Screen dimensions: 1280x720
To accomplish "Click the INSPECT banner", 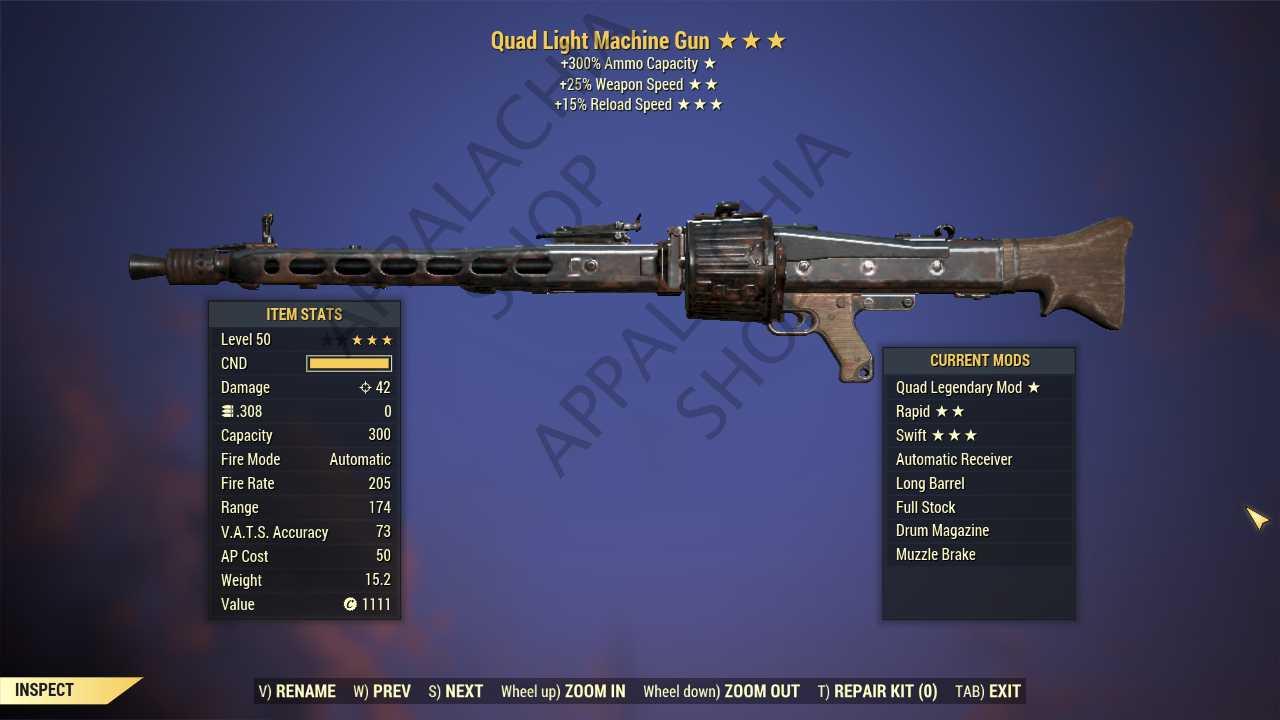I will 42,690.
